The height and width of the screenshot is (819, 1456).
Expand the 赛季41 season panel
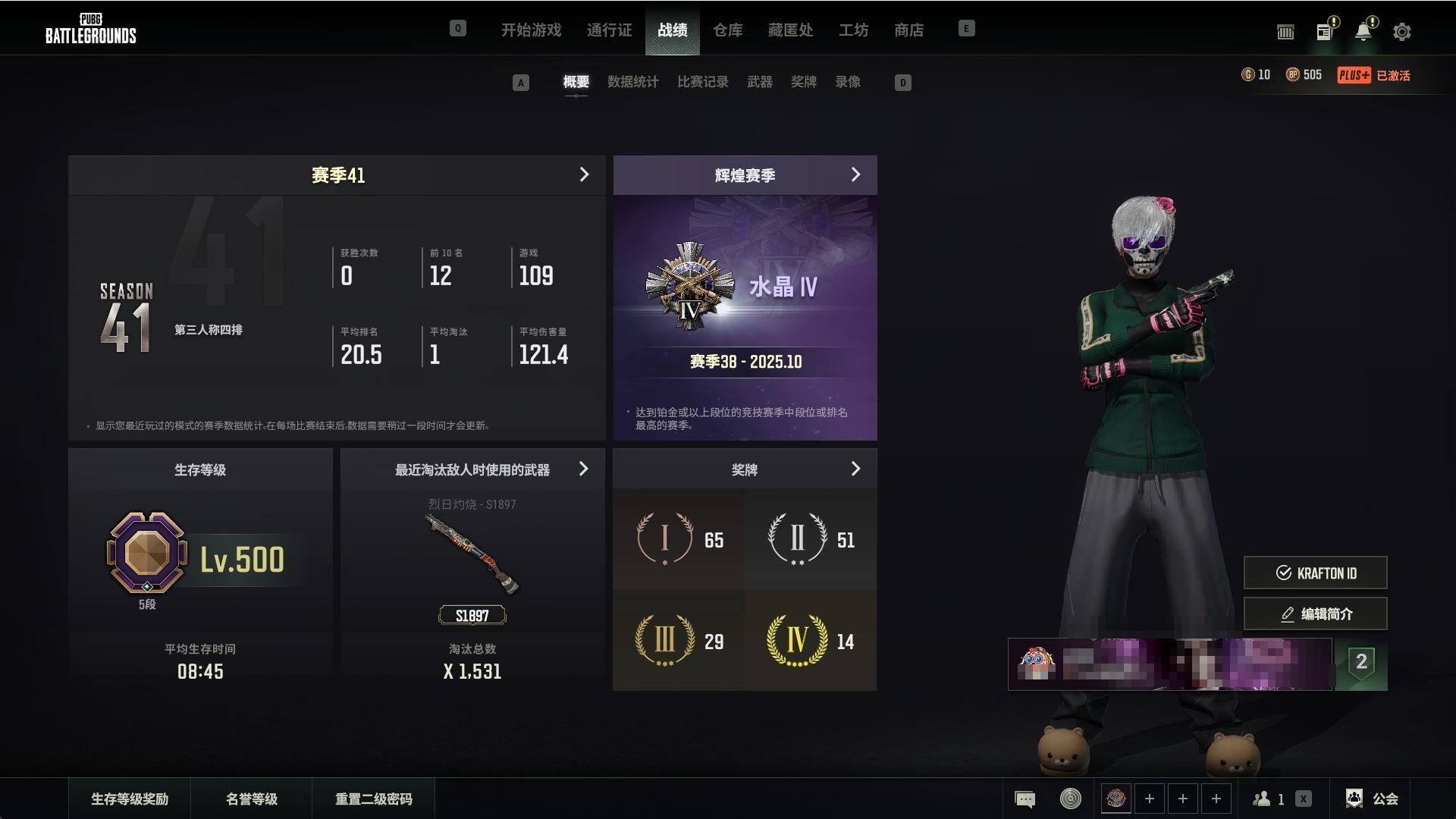coord(583,175)
